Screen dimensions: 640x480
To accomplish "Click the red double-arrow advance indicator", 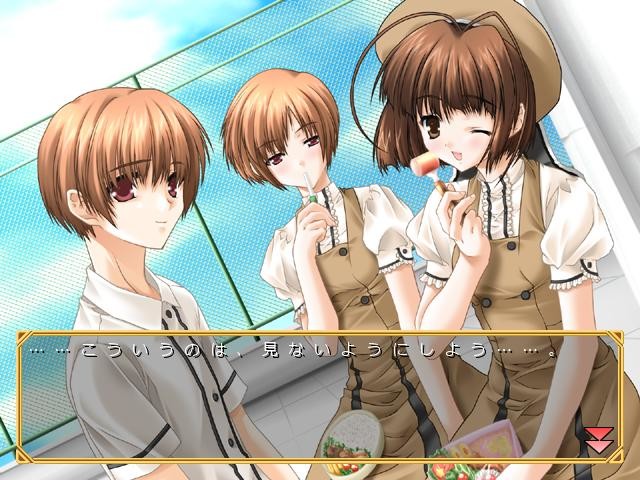I will click(598, 439).
